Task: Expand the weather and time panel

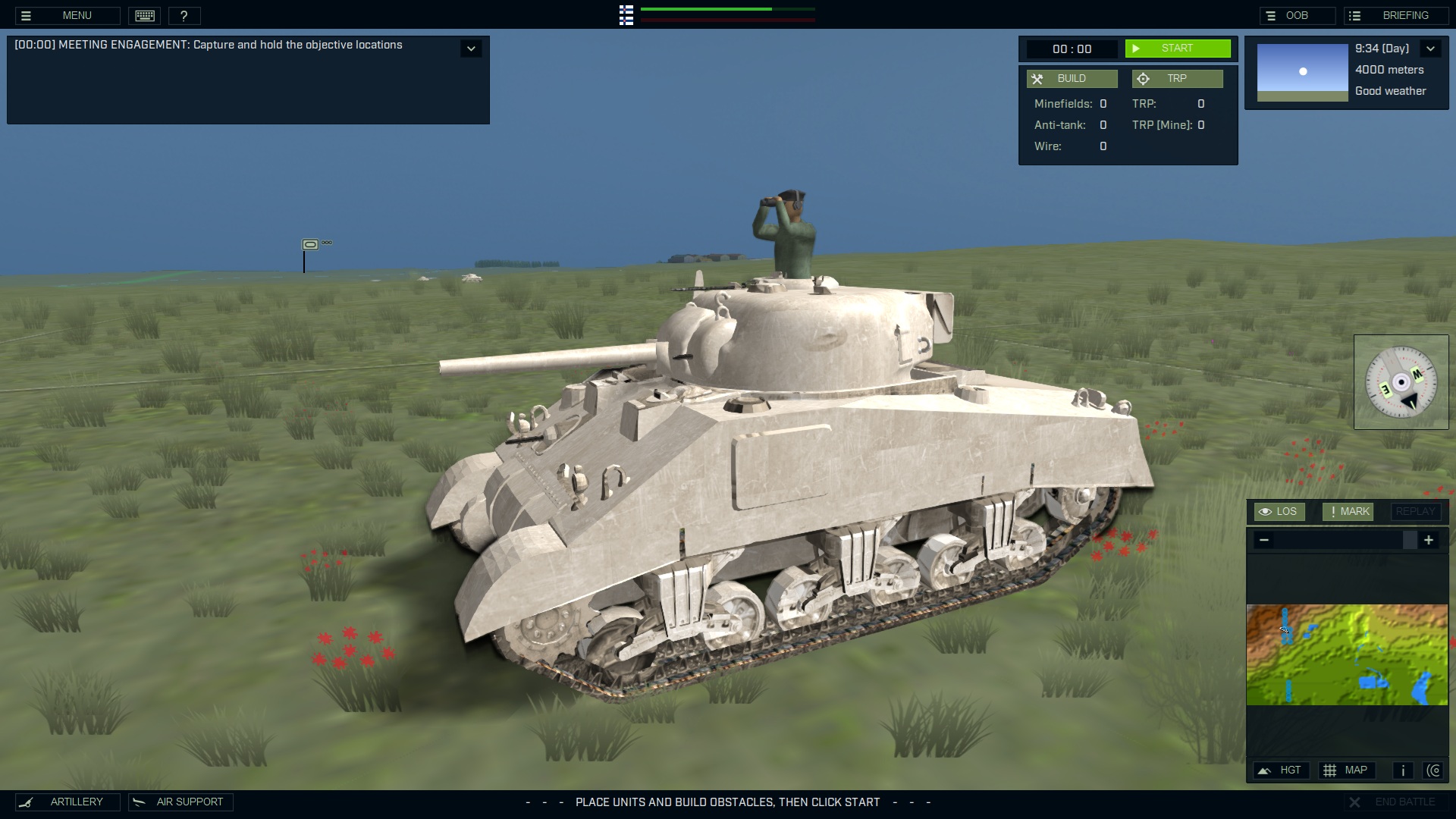Action: click(x=1431, y=48)
